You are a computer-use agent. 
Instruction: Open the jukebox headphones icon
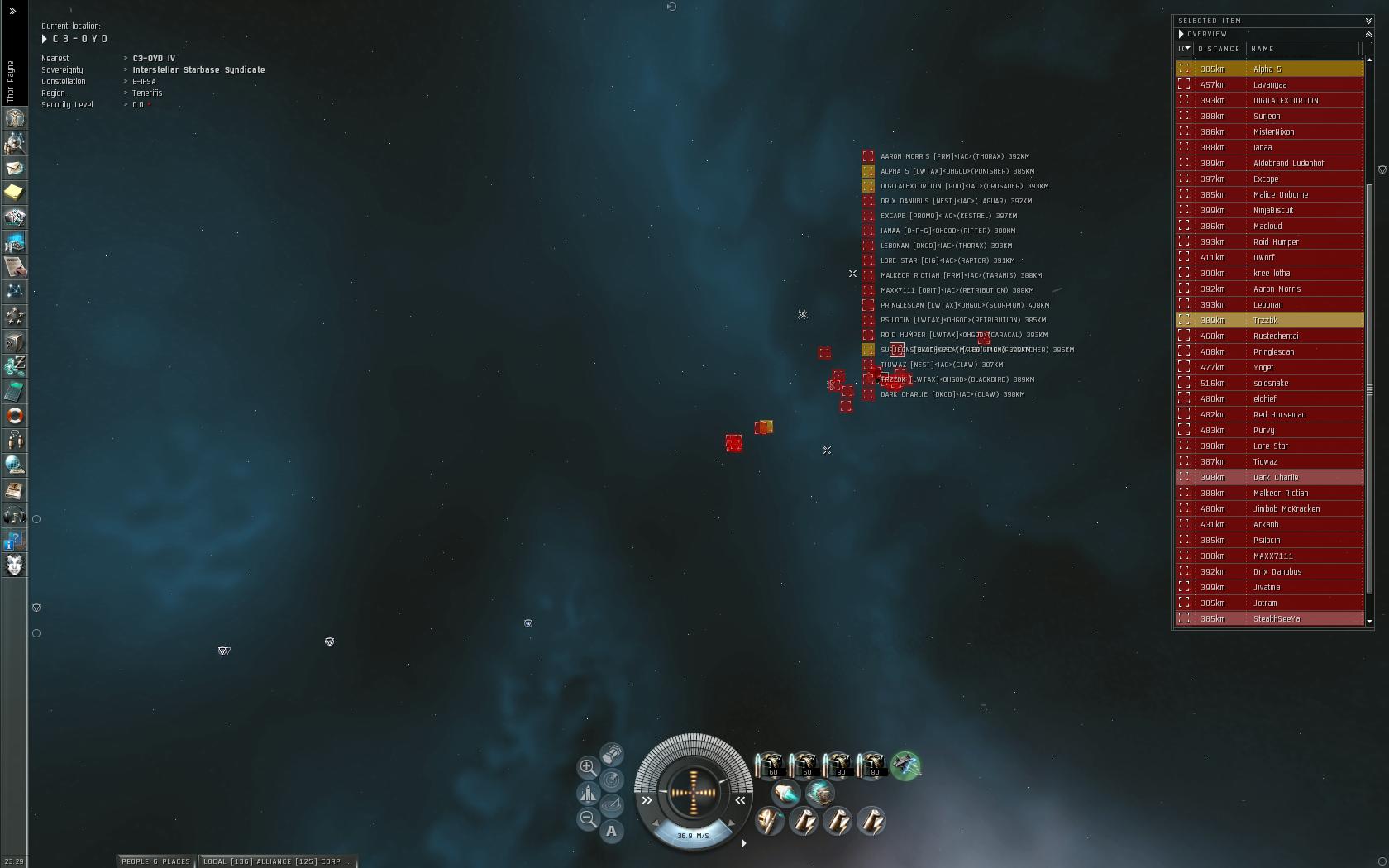pyautogui.click(x=14, y=515)
